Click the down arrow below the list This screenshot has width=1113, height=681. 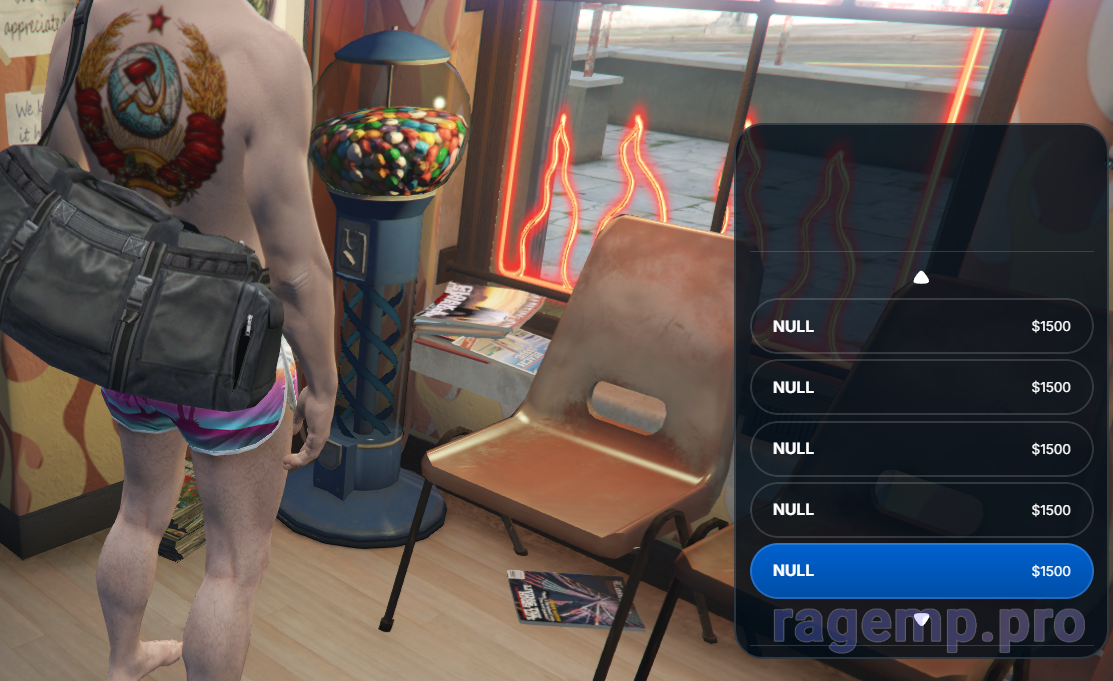coord(921,620)
